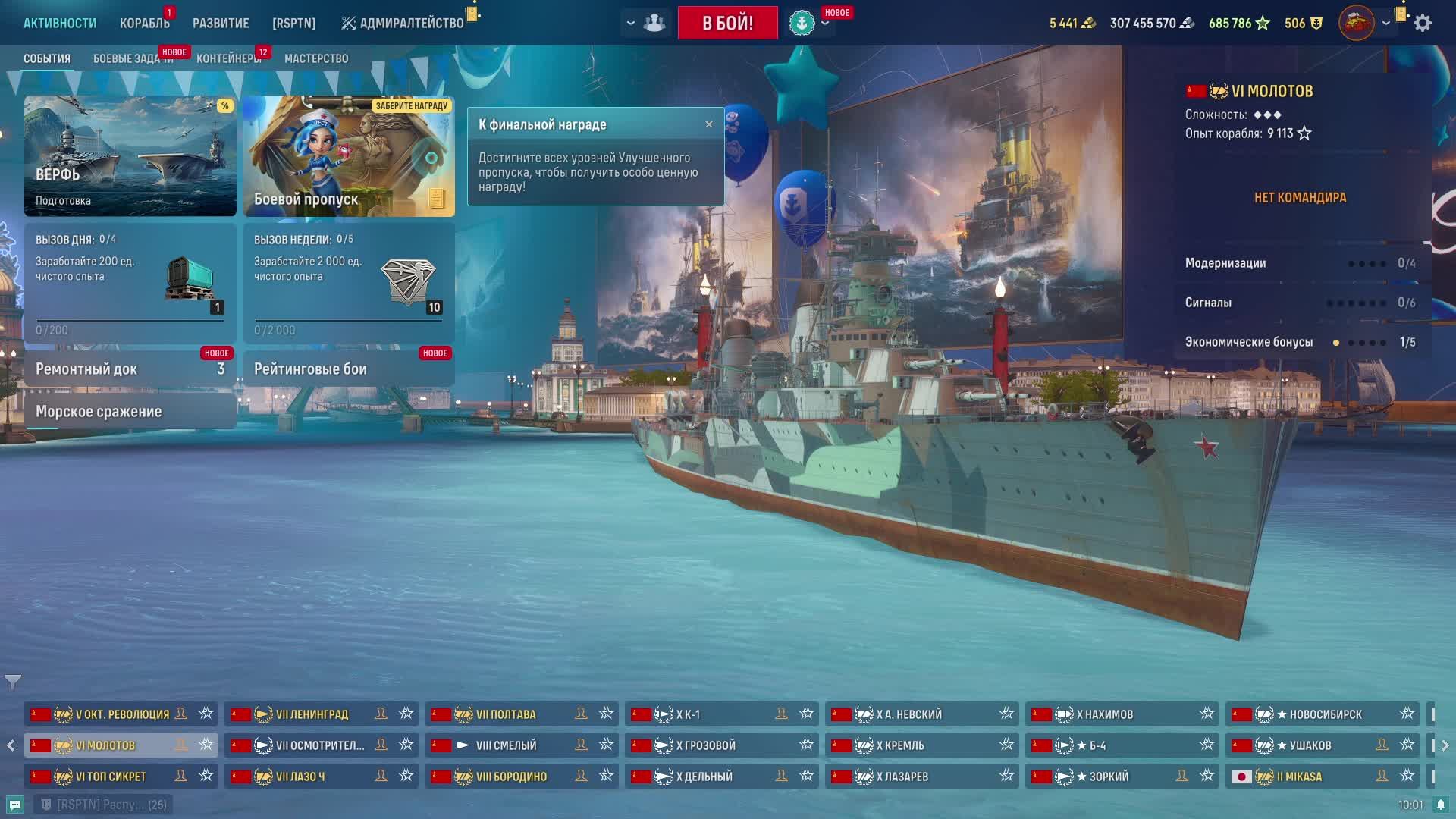
Task: Open the clan chat panel
Action: (15, 805)
